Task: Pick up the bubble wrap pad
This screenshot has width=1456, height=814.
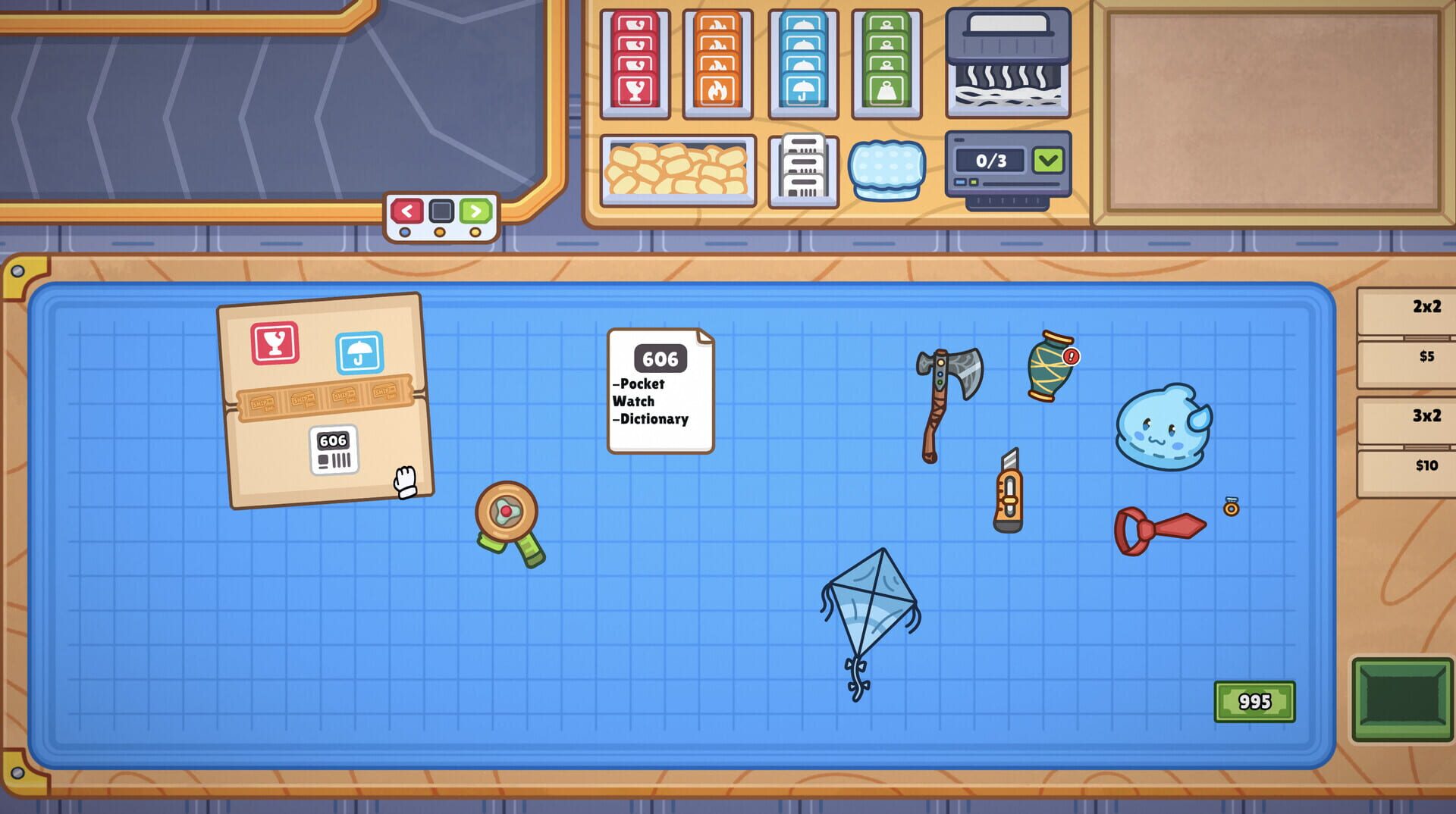Action: (x=887, y=171)
